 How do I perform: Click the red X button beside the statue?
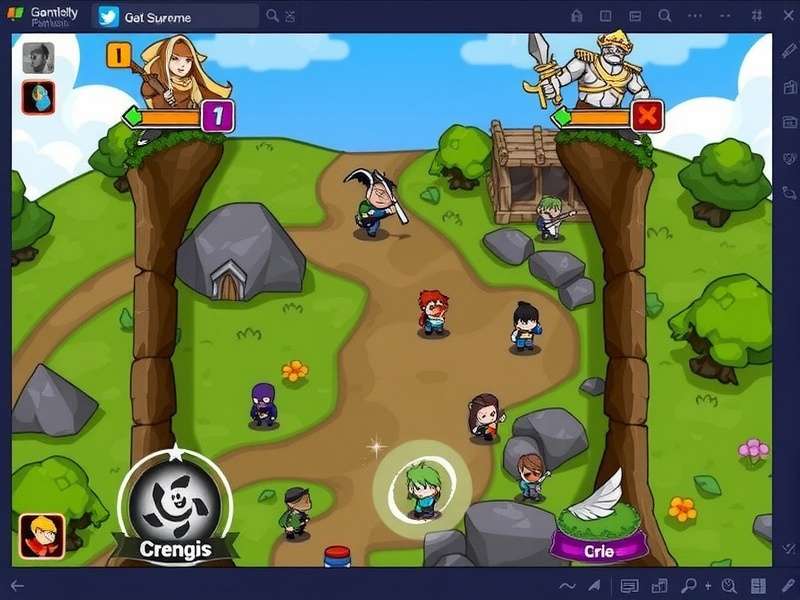647,116
